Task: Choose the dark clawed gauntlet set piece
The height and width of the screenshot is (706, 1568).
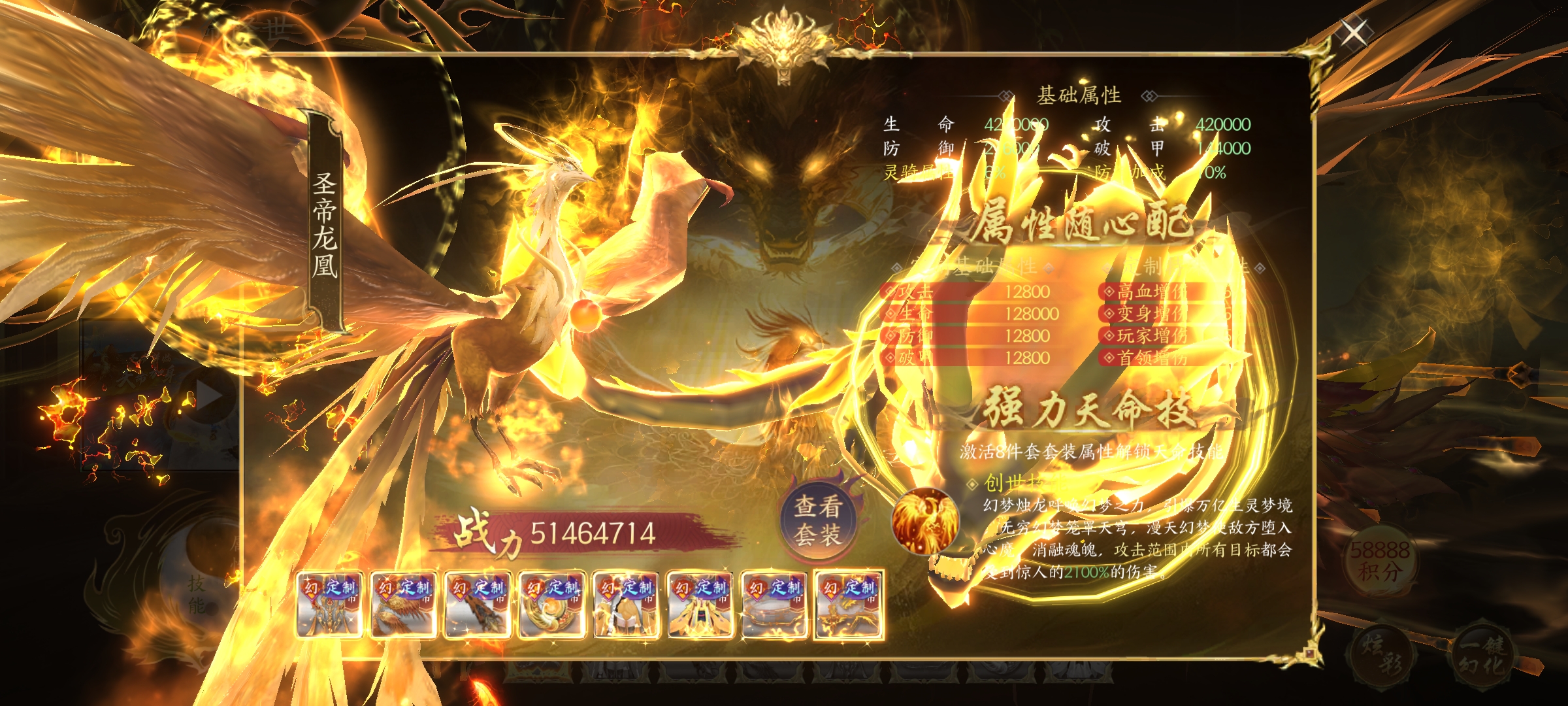Action: pyautogui.click(x=477, y=605)
